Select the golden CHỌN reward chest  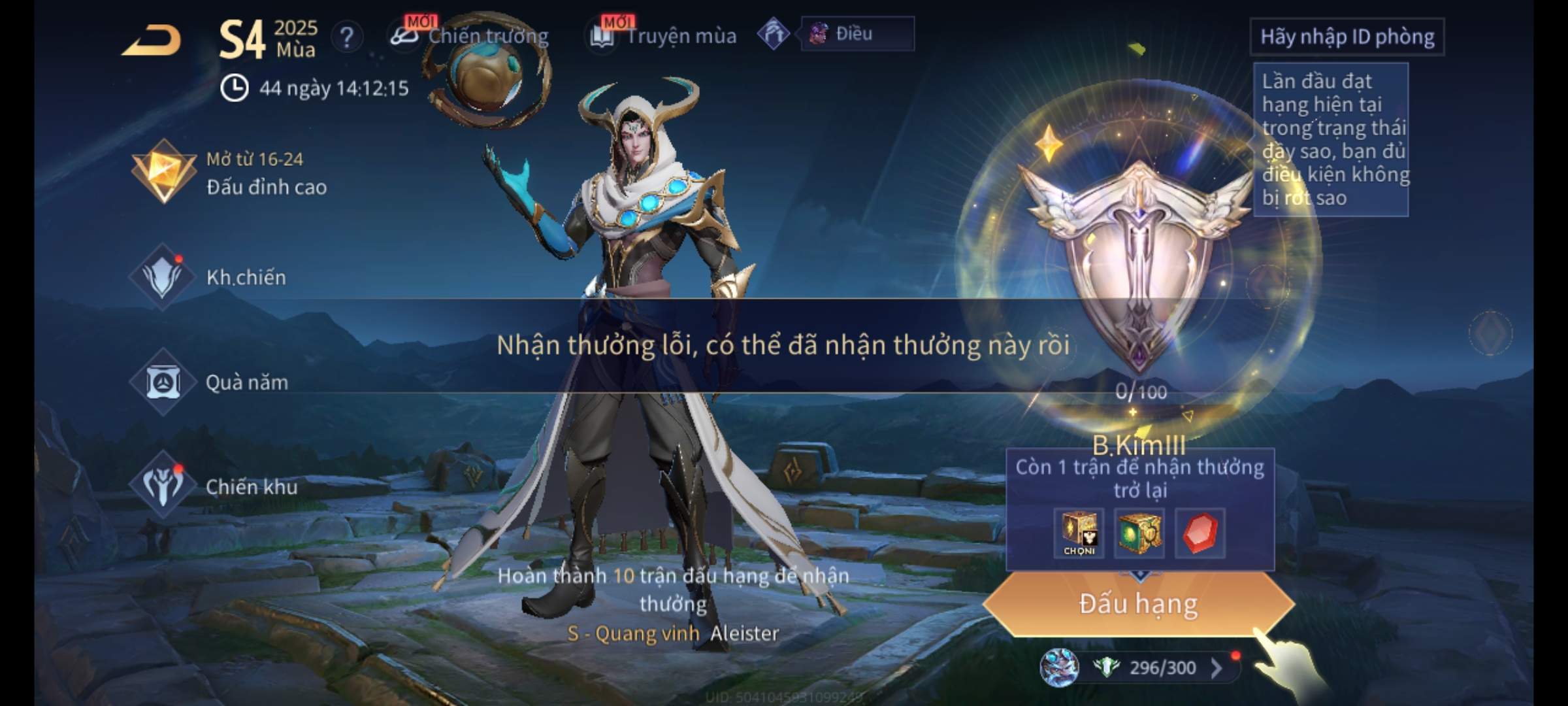click(x=1079, y=533)
